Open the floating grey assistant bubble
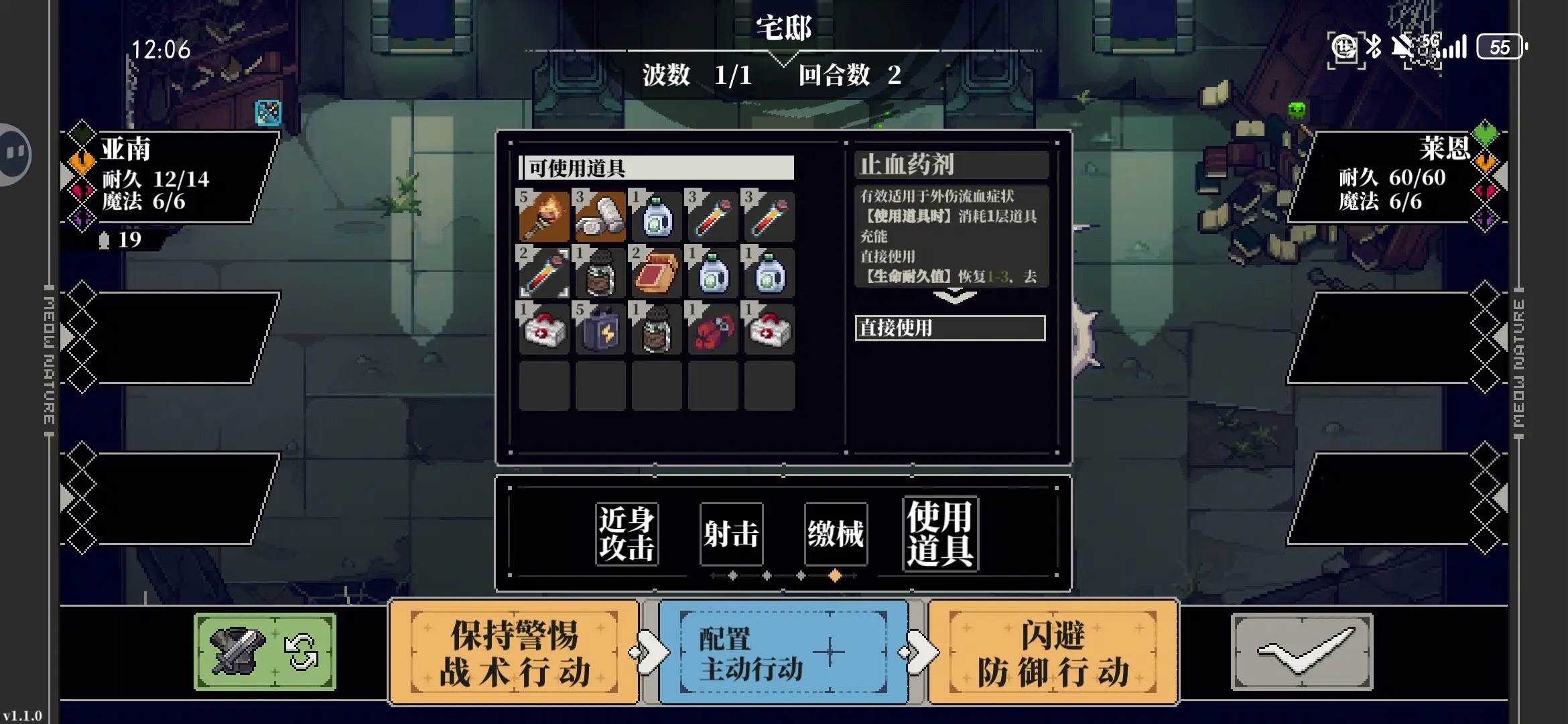The height and width of the screenshot is (724, 1568). tap(13, 154)
